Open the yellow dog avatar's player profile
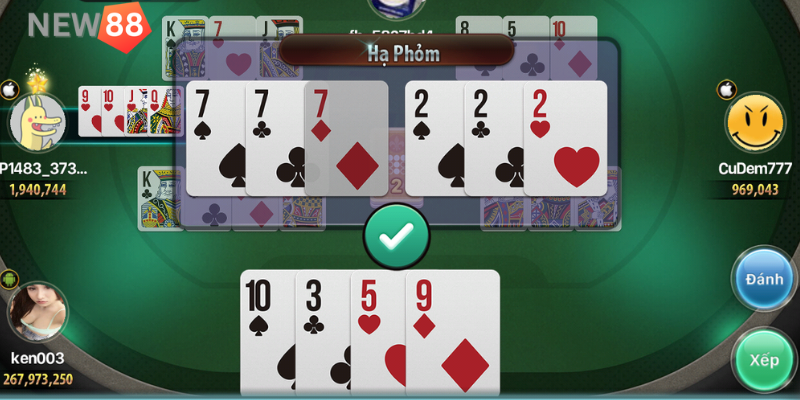Image resolution: width=800 pixels, height=400 pixels. [36, 120]
